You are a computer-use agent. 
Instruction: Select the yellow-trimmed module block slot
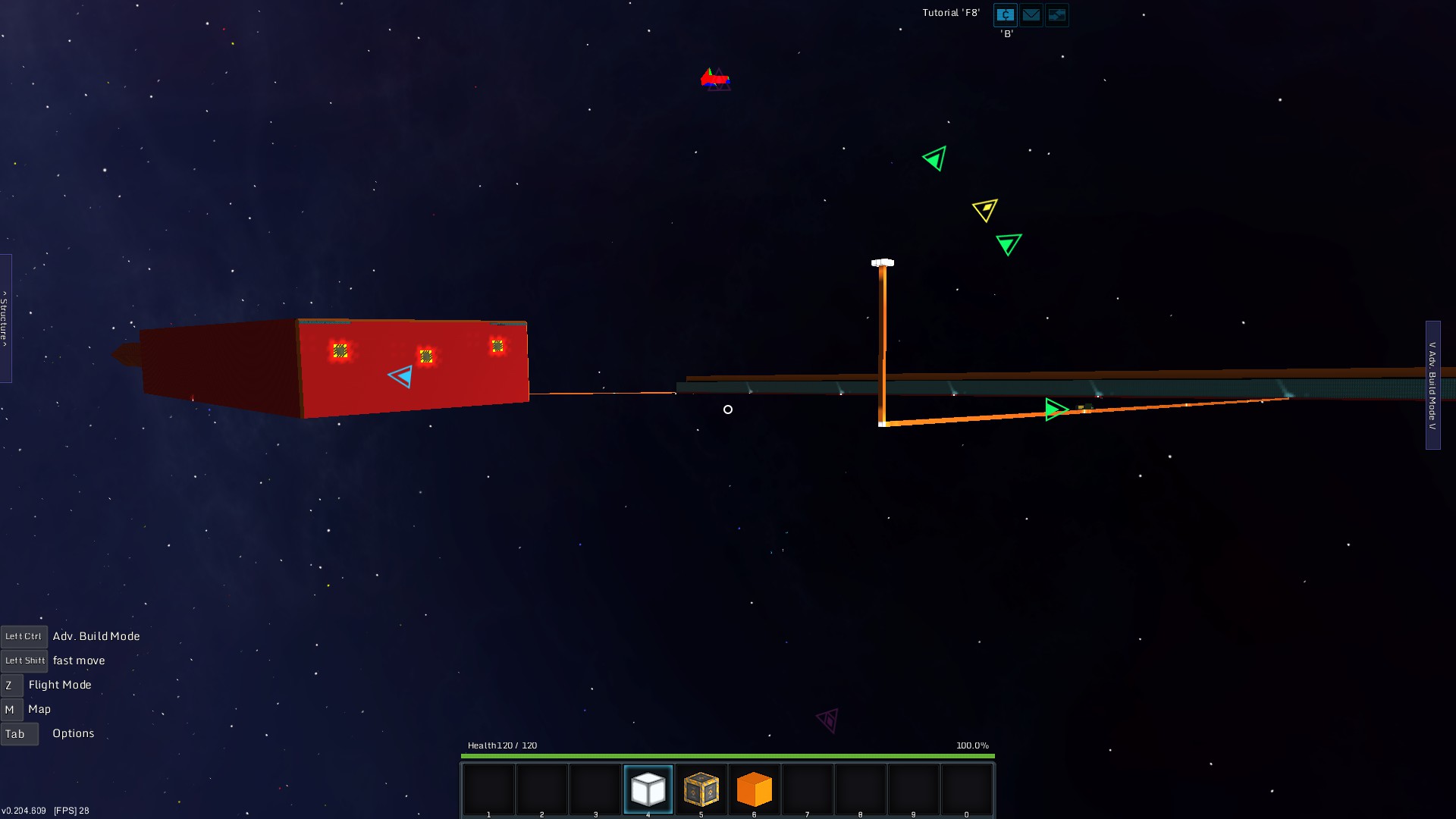pos(701,789)
